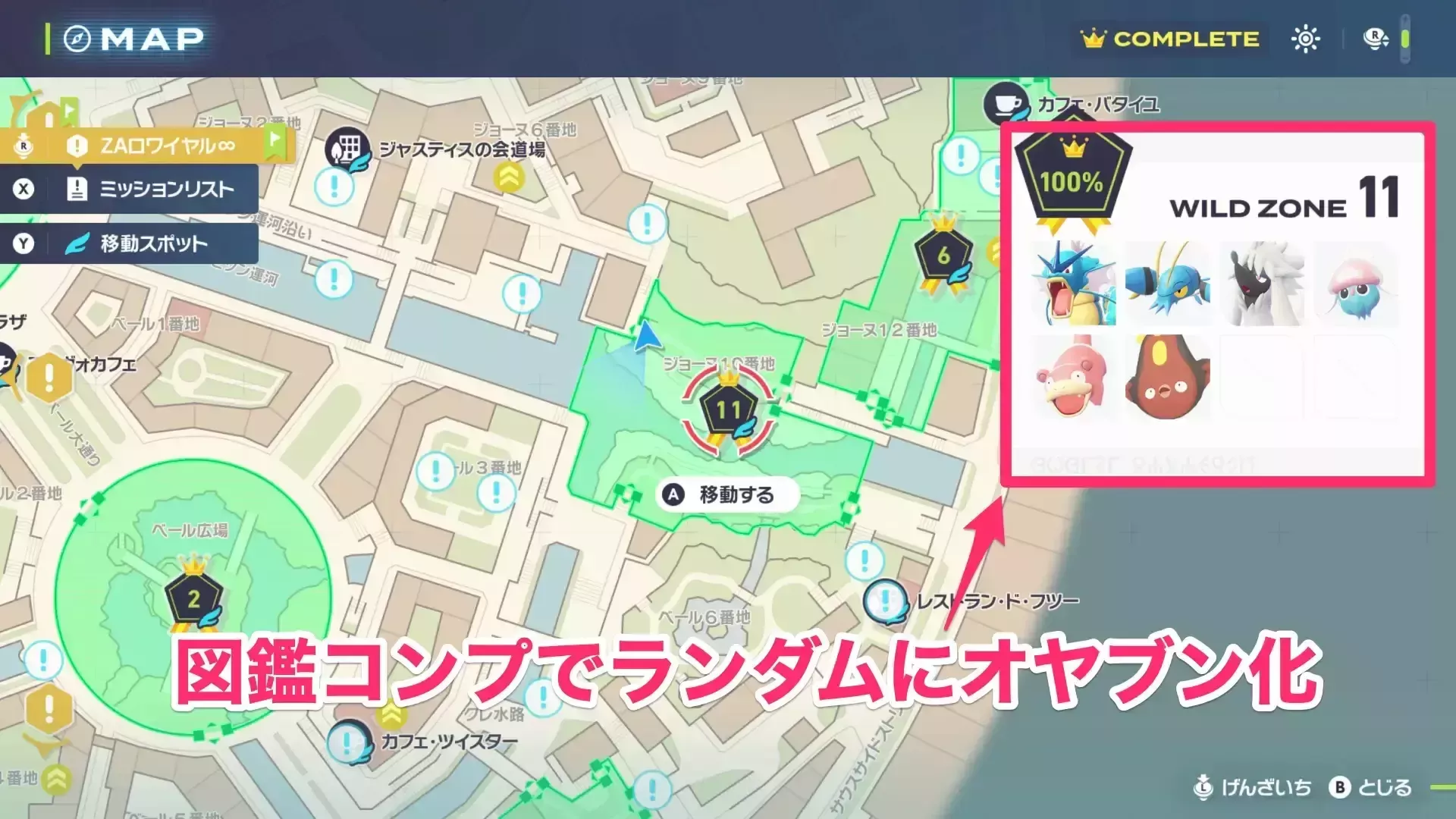The height and width of the screenshot is (819, 1456).
Task: Select the dojo icon for ジャスティスの会道場
Action: (x=346, y=148)
